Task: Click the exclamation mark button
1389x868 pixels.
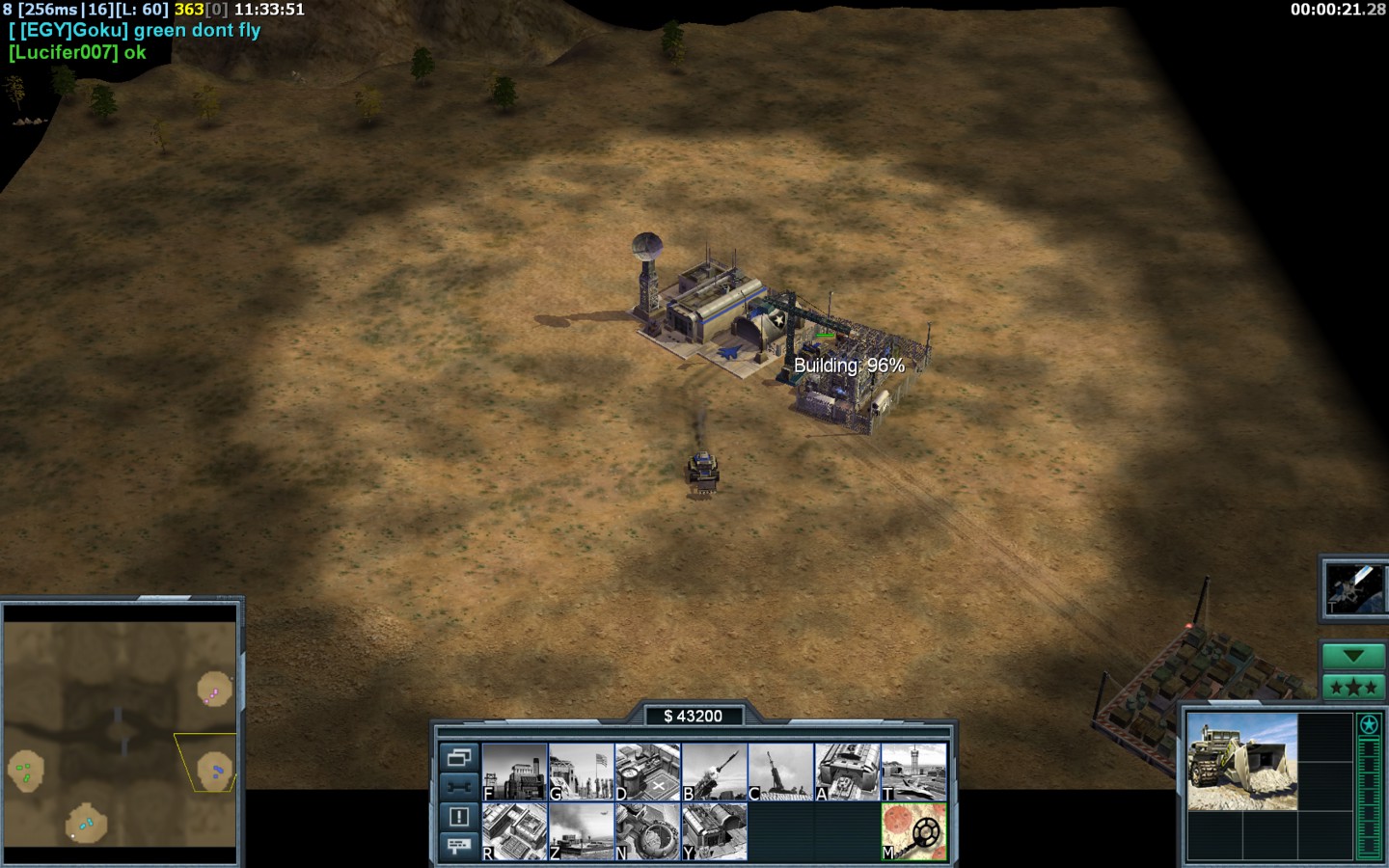Action: click(x=458, y=817)
